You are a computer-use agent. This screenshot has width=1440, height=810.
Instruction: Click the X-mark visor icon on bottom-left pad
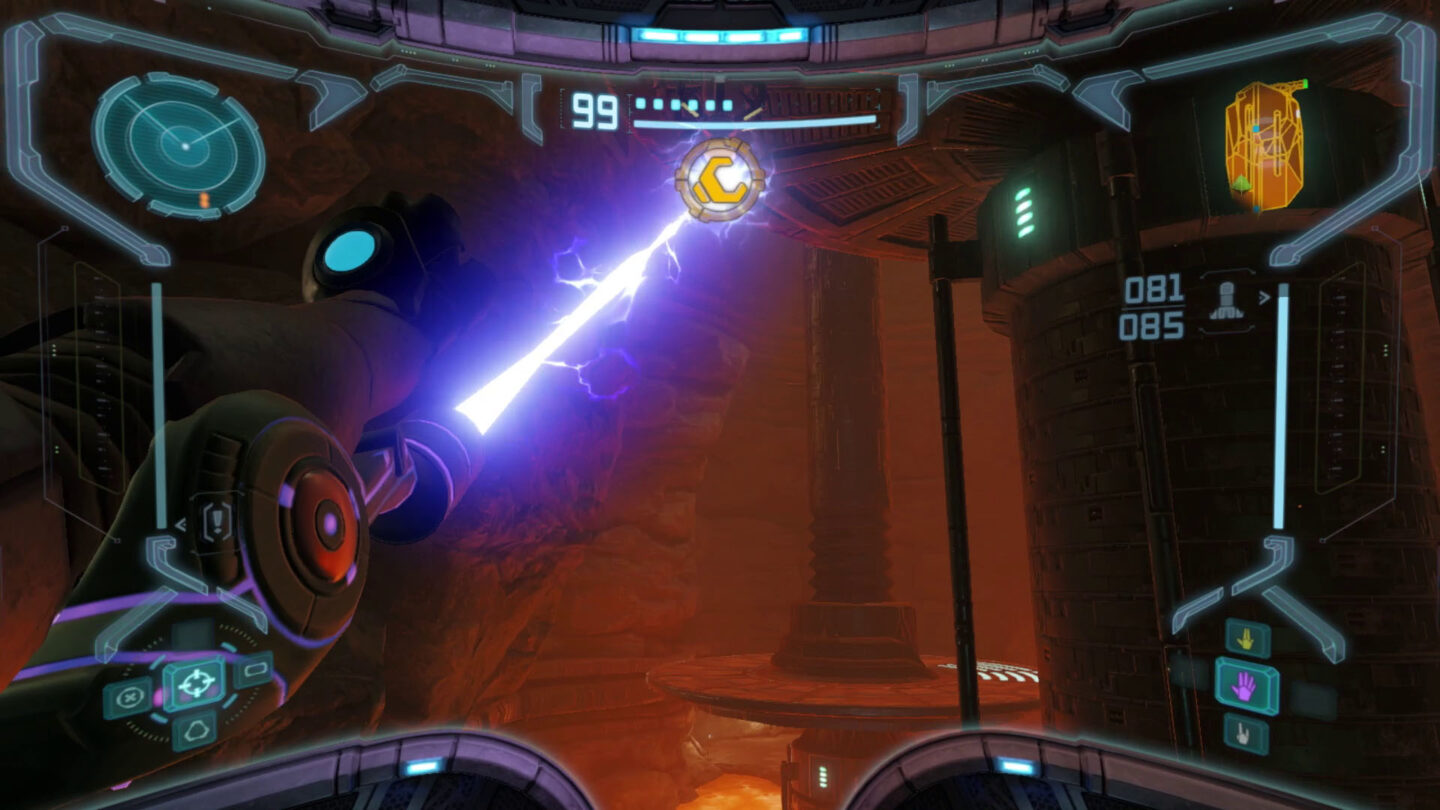coord(130,695)
